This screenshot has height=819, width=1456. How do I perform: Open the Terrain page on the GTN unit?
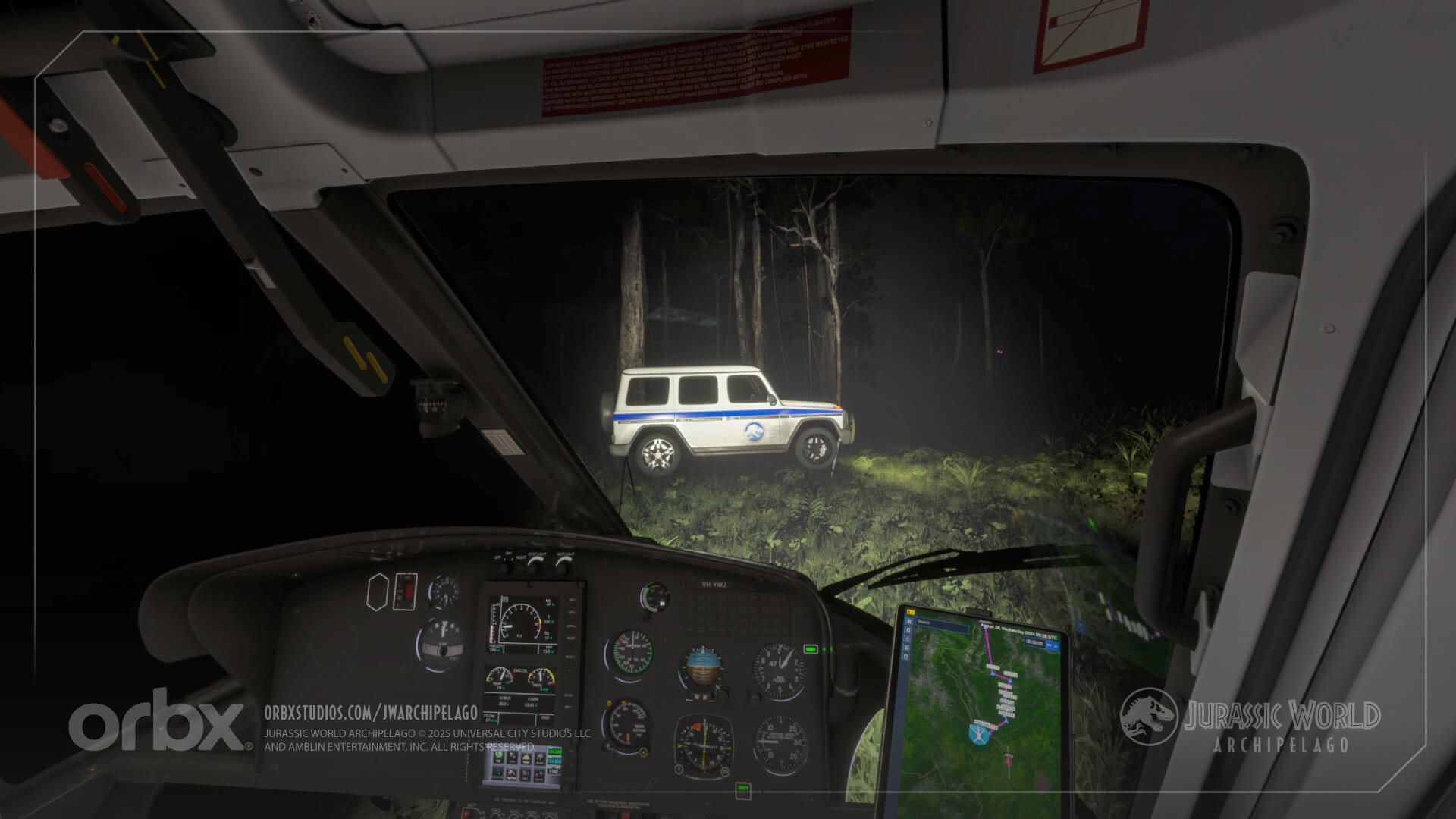pos(526,758)
